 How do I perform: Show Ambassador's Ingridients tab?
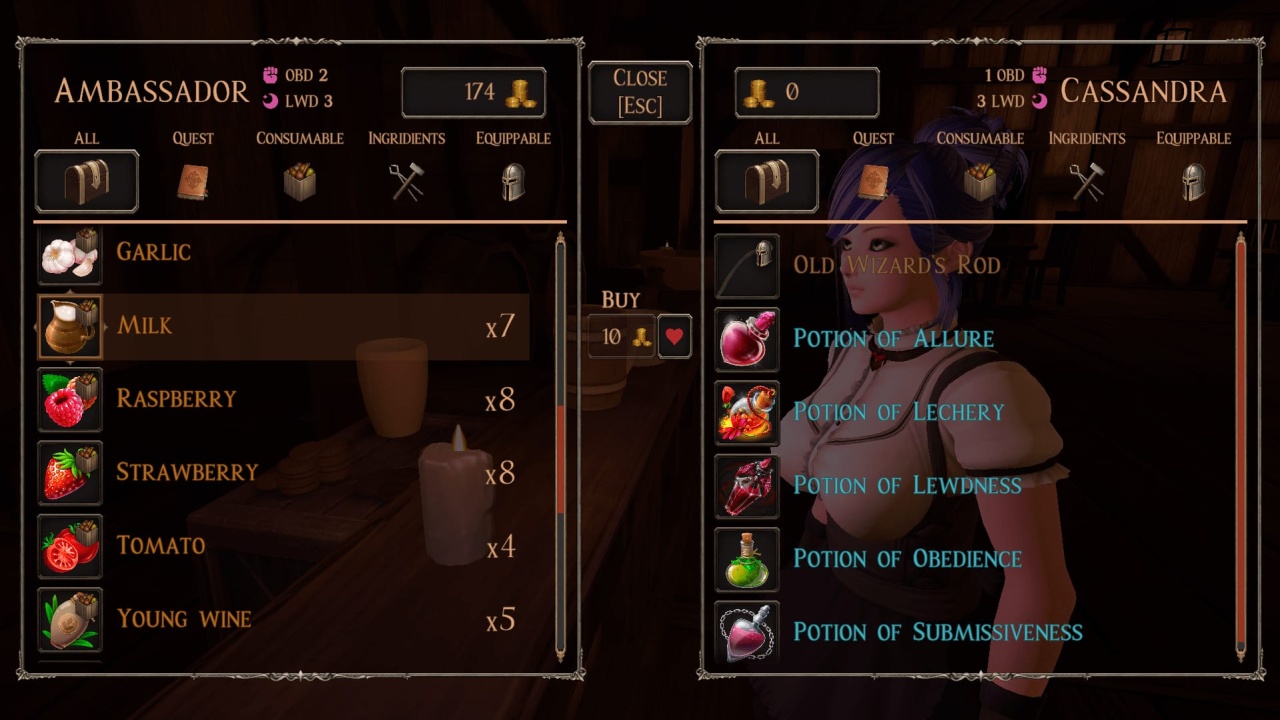click(x=406, y=180)
